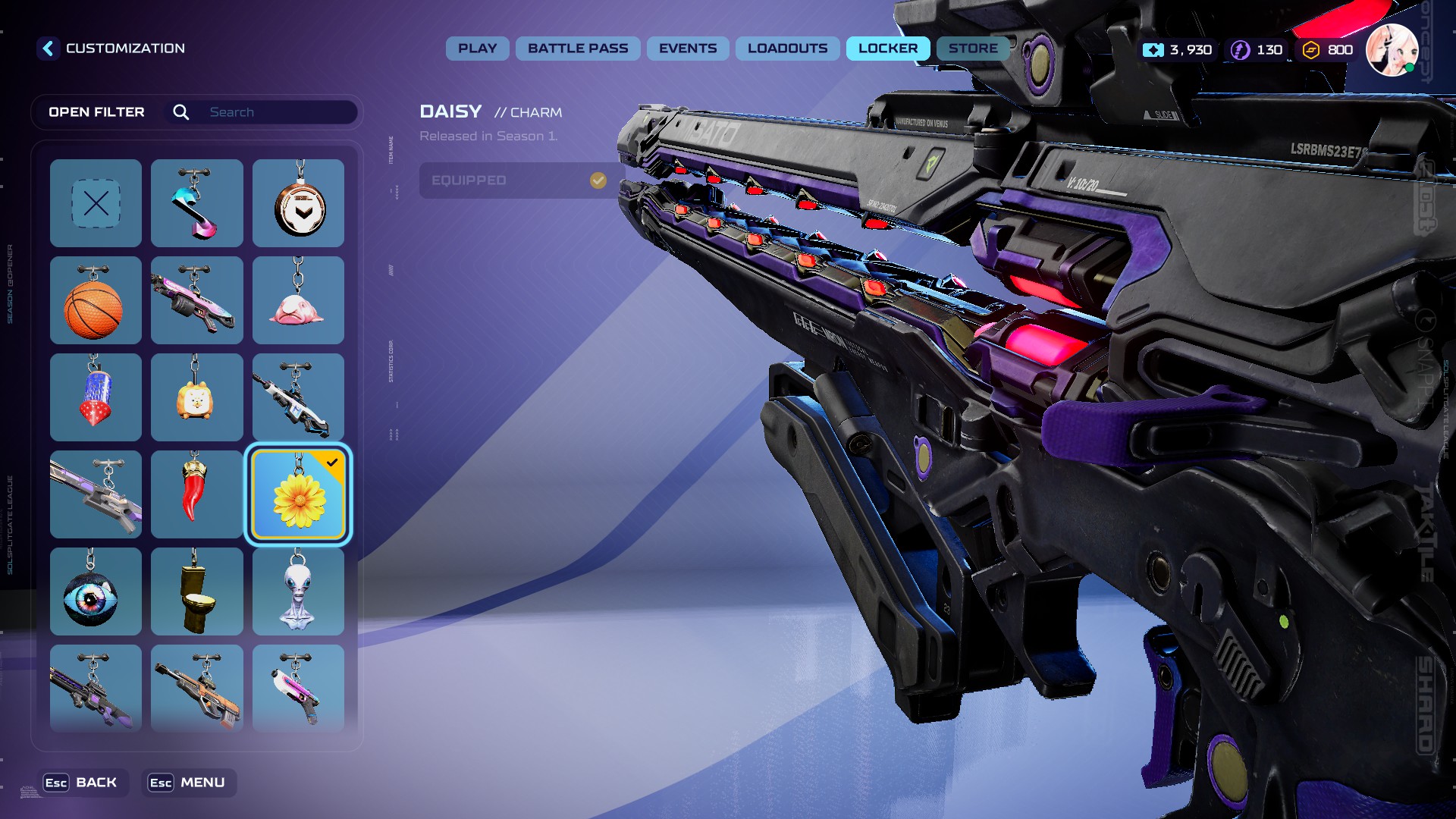
Task: Select the grey alien charm
Action: coord(298,591)
